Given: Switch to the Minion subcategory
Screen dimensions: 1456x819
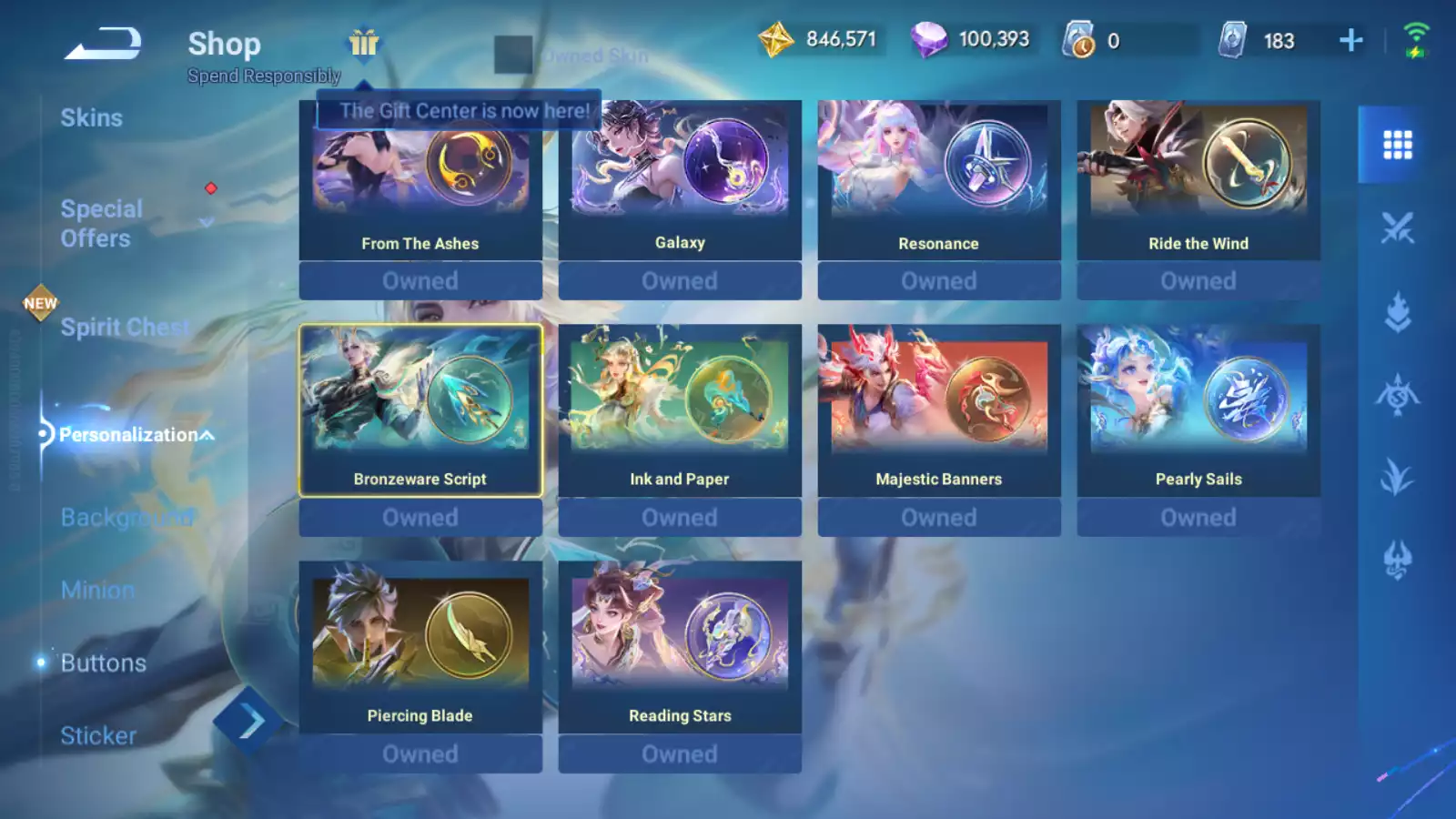Looking at the screenshot, I should 97,590.
